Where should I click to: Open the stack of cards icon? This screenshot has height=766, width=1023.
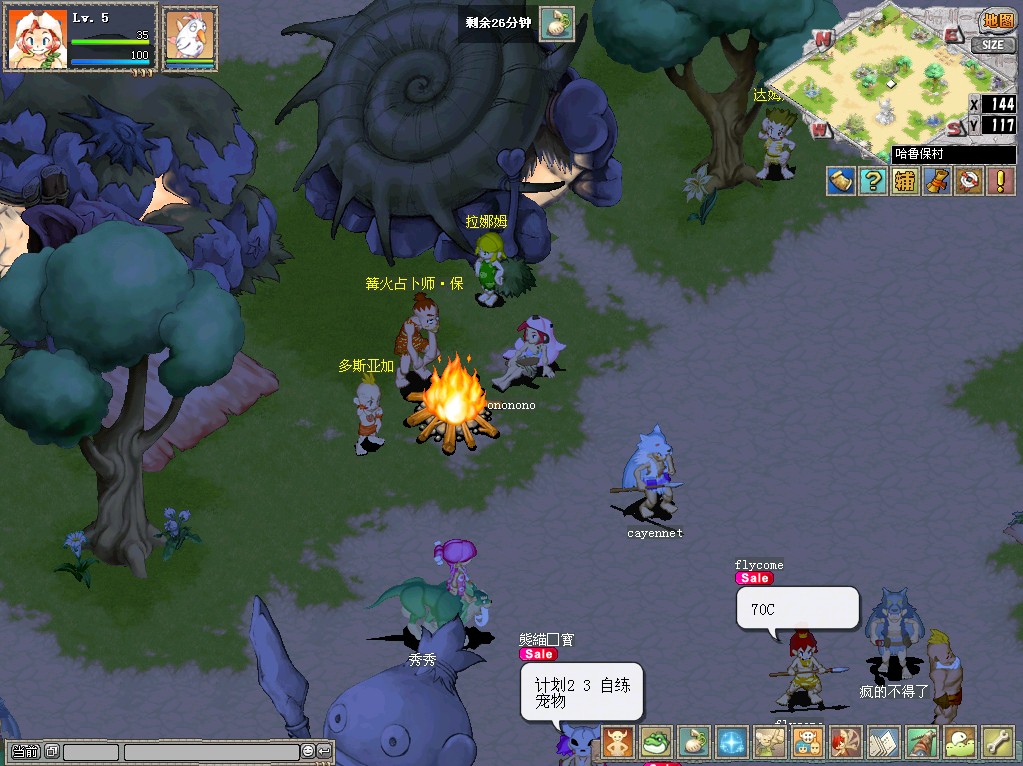(x=884, y=742)
